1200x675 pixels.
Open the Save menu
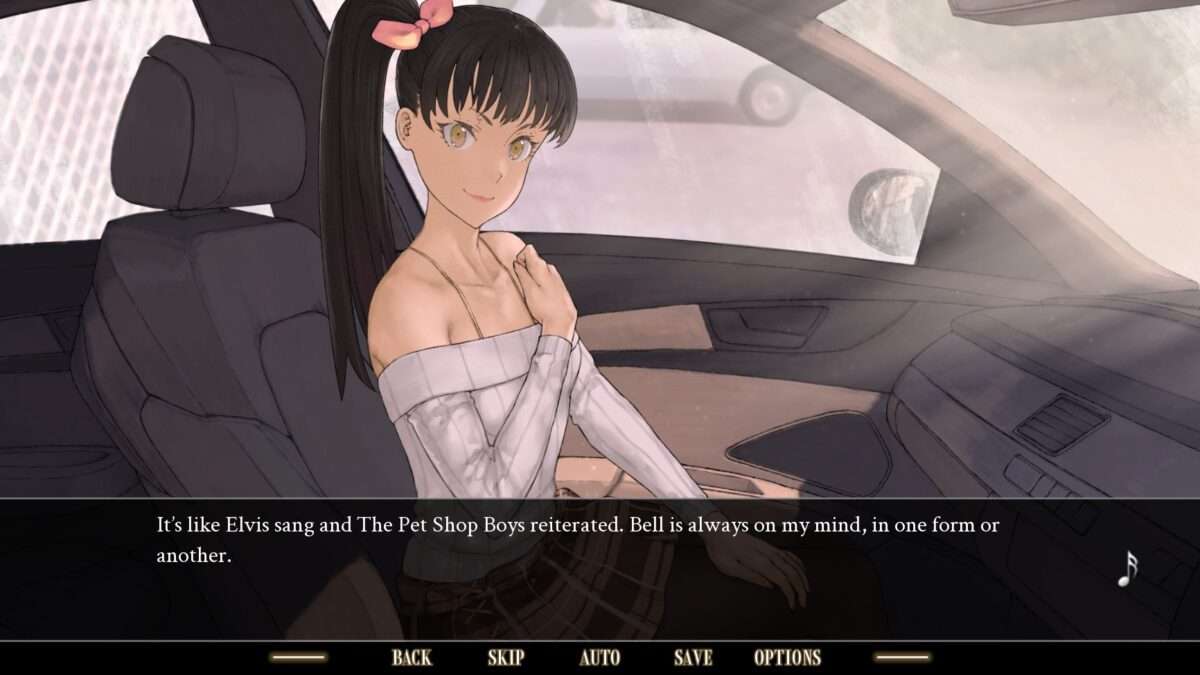(x=693, y=657)
